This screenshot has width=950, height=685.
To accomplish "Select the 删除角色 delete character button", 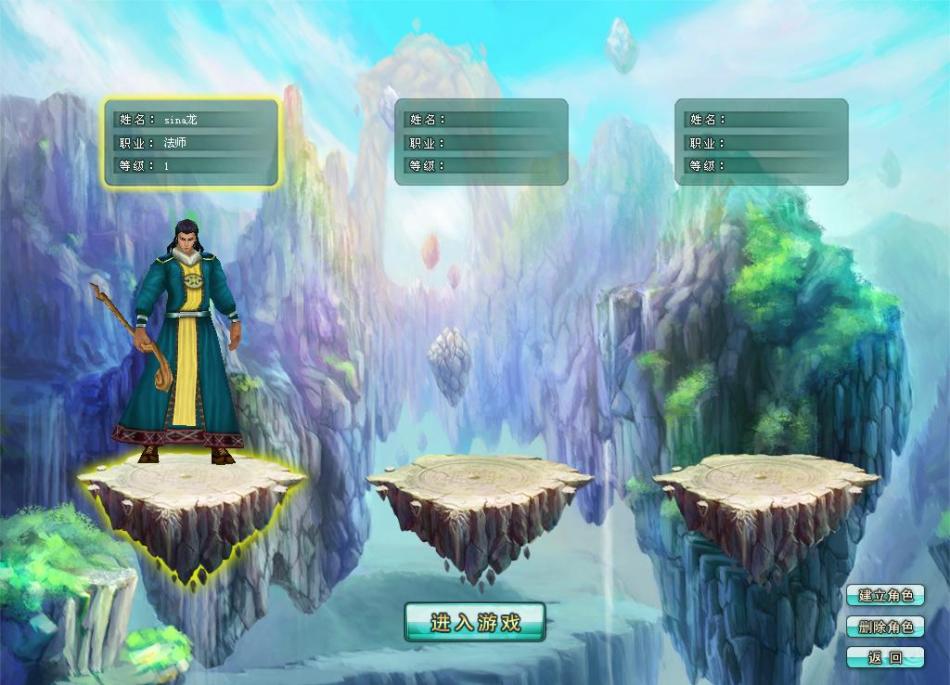I will (x=885, y=627).
